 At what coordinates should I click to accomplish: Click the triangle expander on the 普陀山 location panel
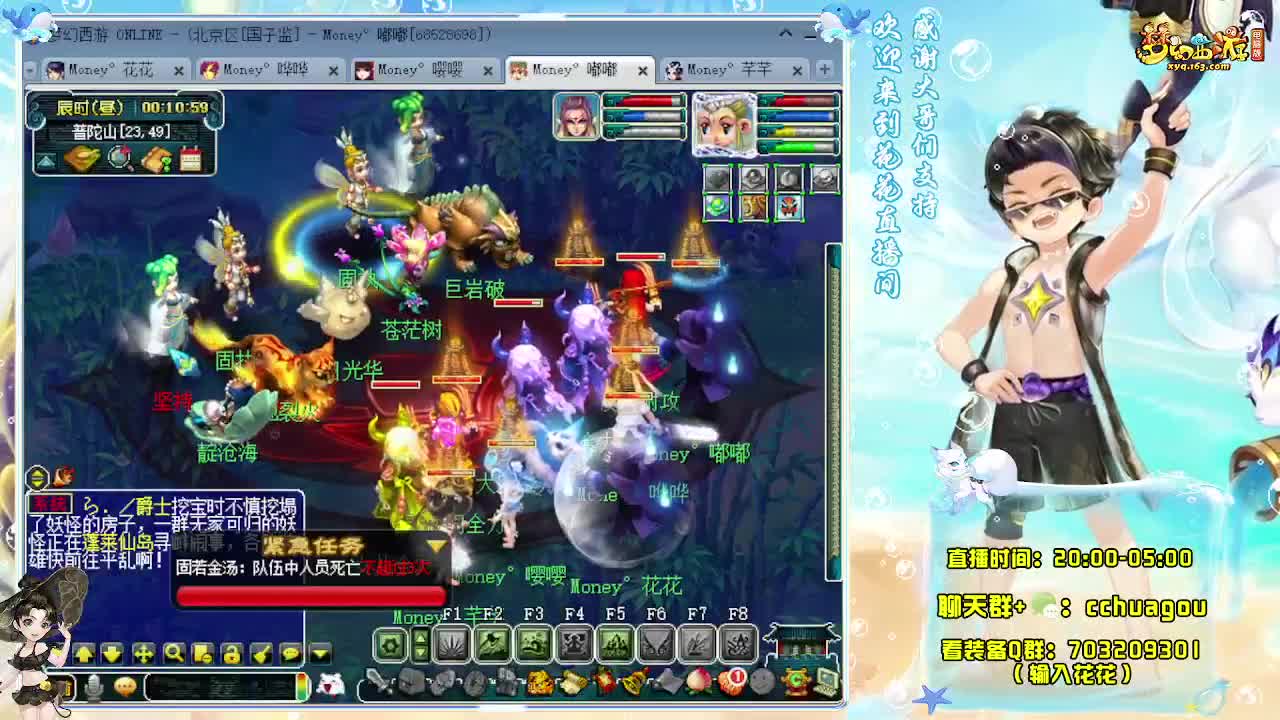(x=45, y=160)
